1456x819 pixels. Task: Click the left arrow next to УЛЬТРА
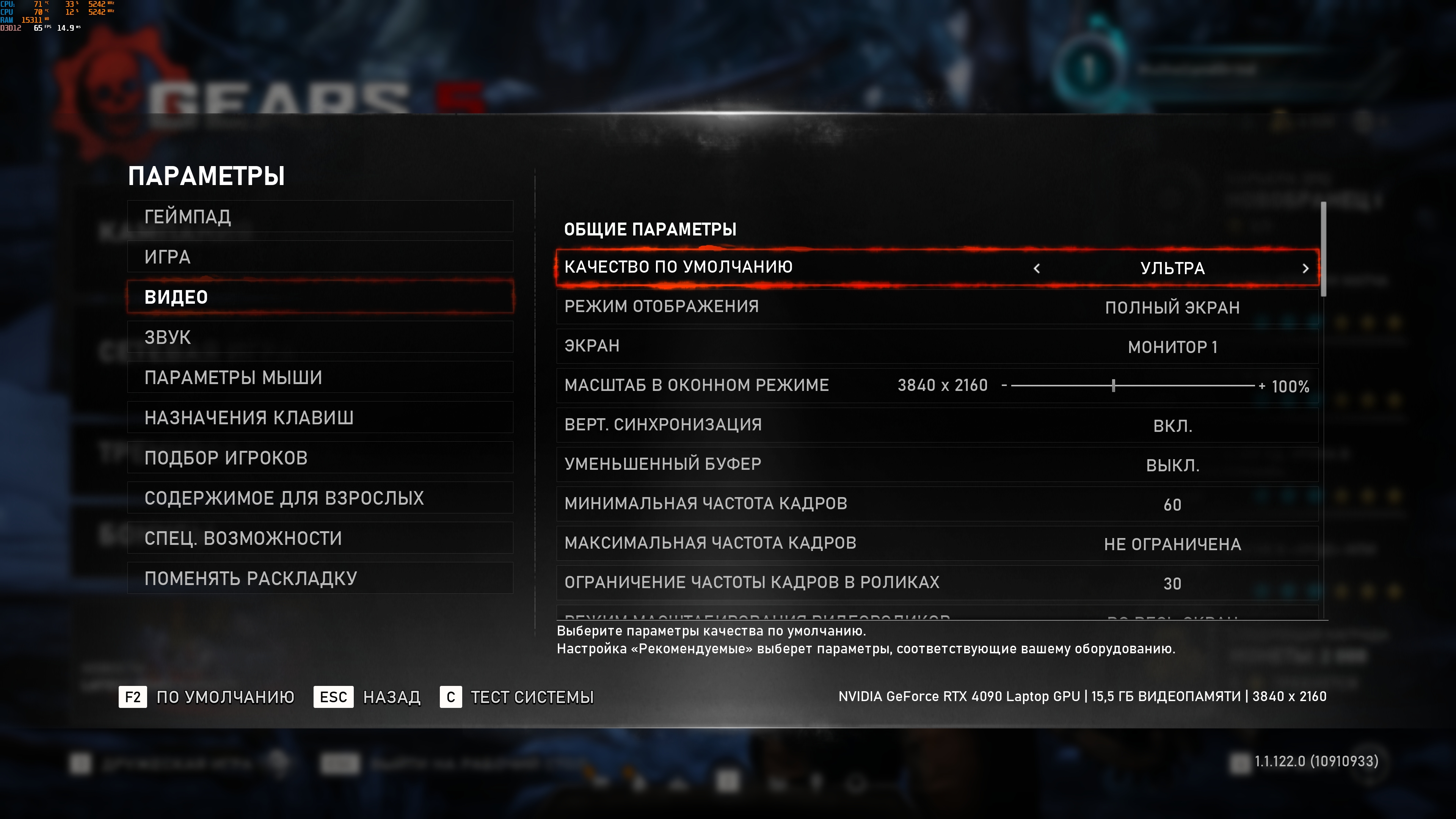(x=1037, y=268)
